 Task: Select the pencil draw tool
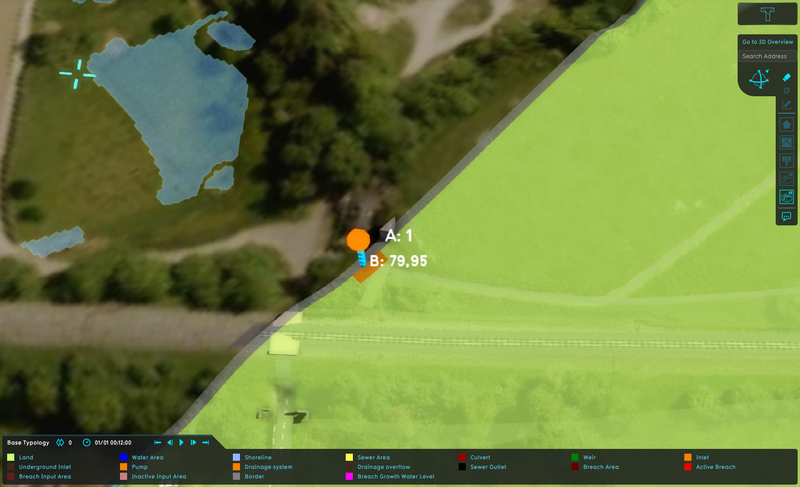tap(787, 104)
